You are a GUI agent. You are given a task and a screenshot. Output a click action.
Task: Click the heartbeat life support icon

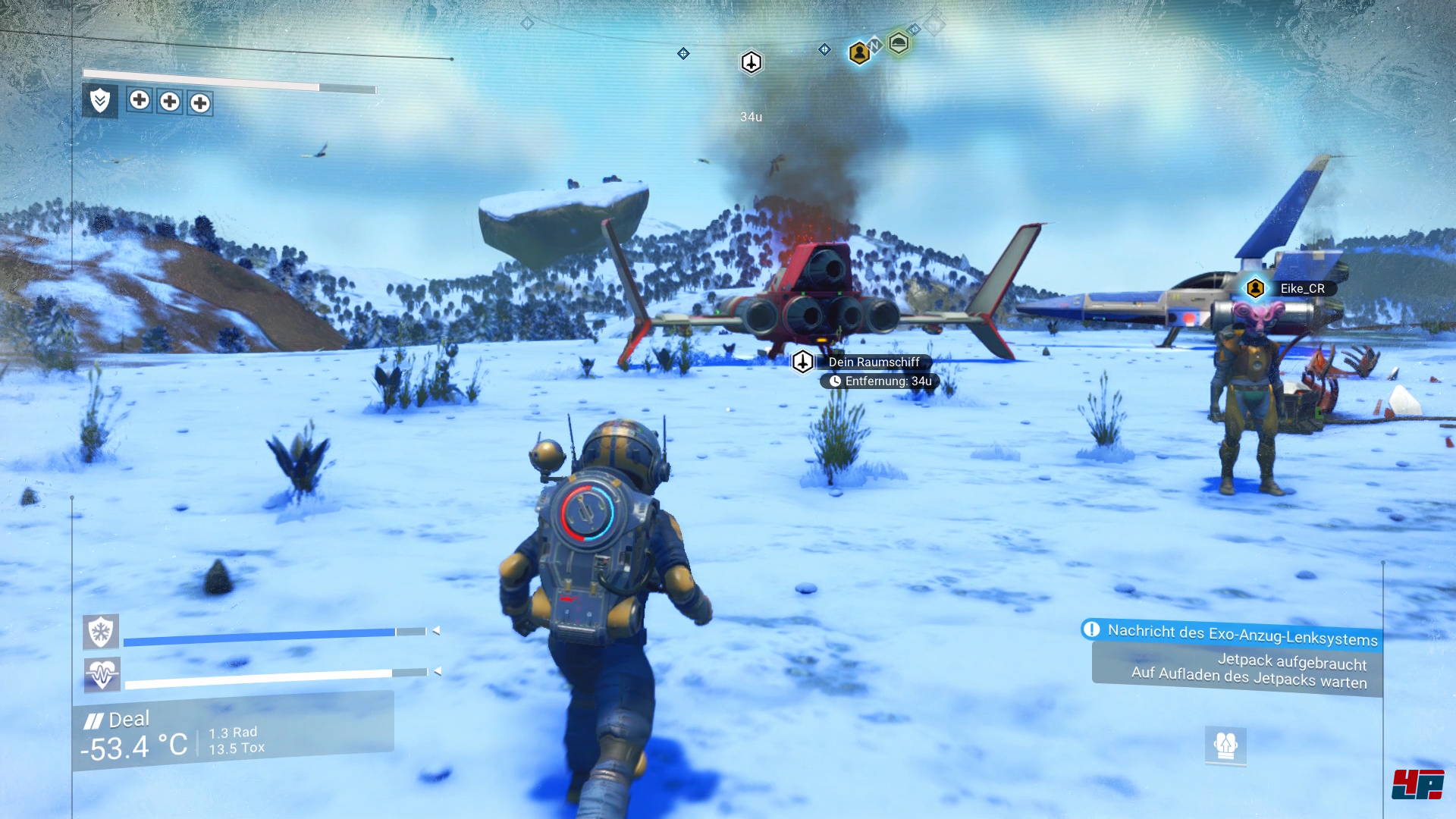(102, 673)
